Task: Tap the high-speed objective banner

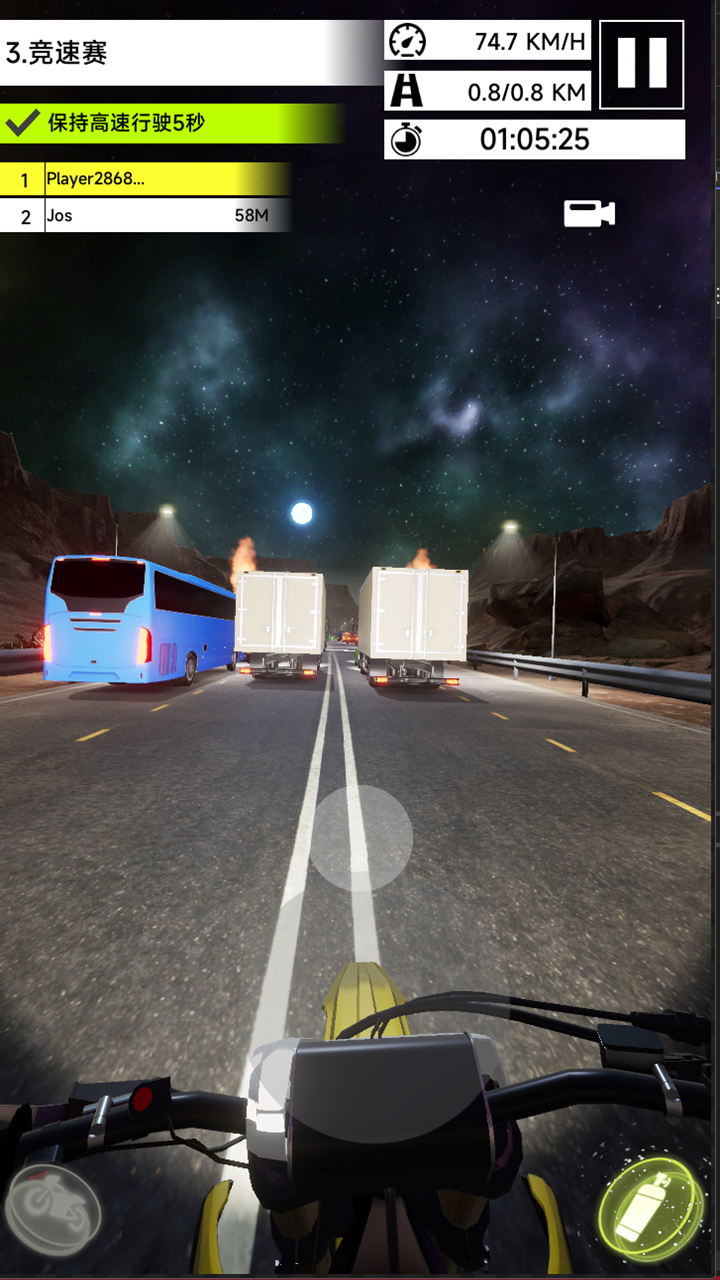Action: click(x=170, y=124)
